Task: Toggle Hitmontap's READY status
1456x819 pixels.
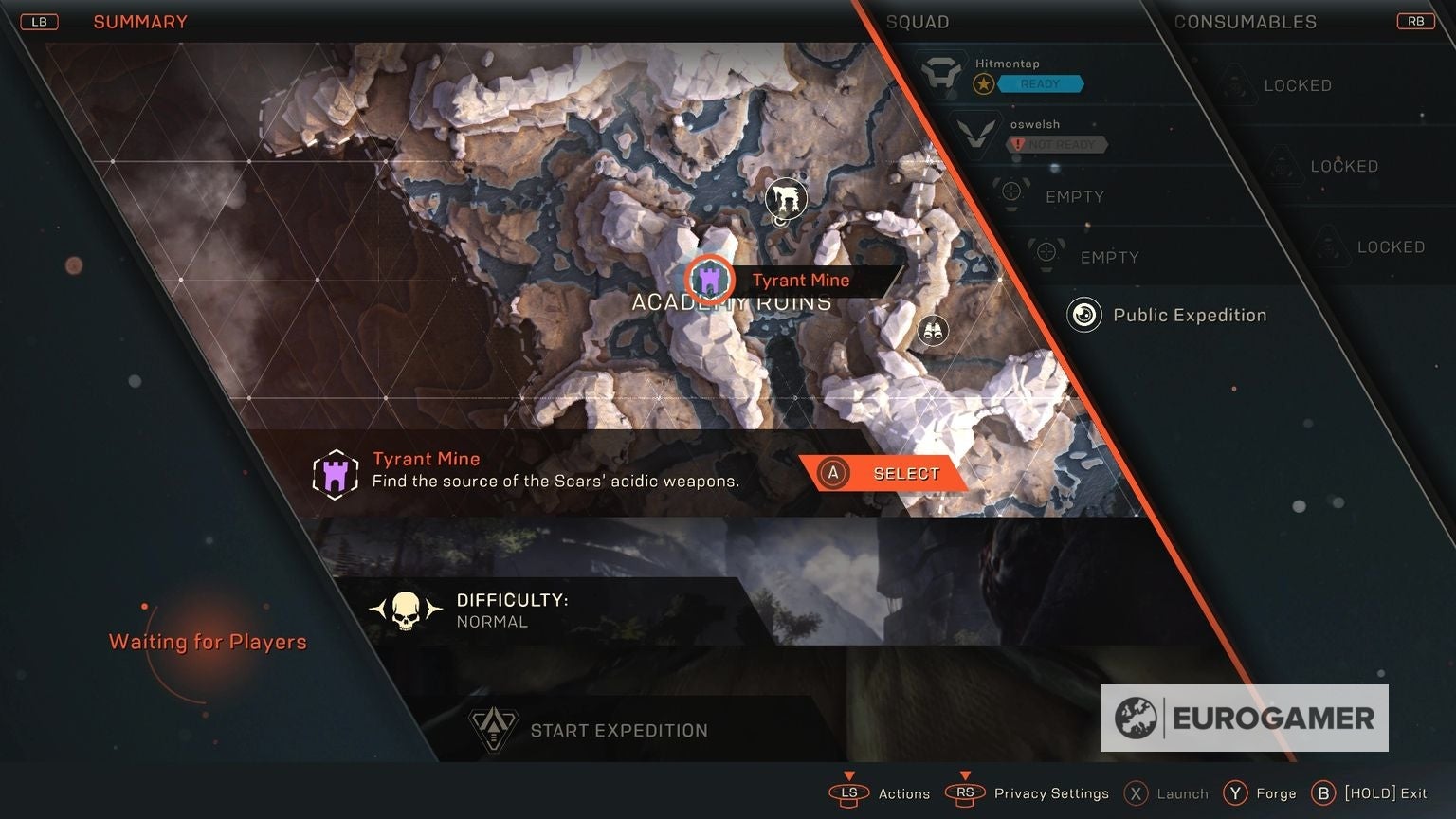Action: click(x=1043, y=83)
